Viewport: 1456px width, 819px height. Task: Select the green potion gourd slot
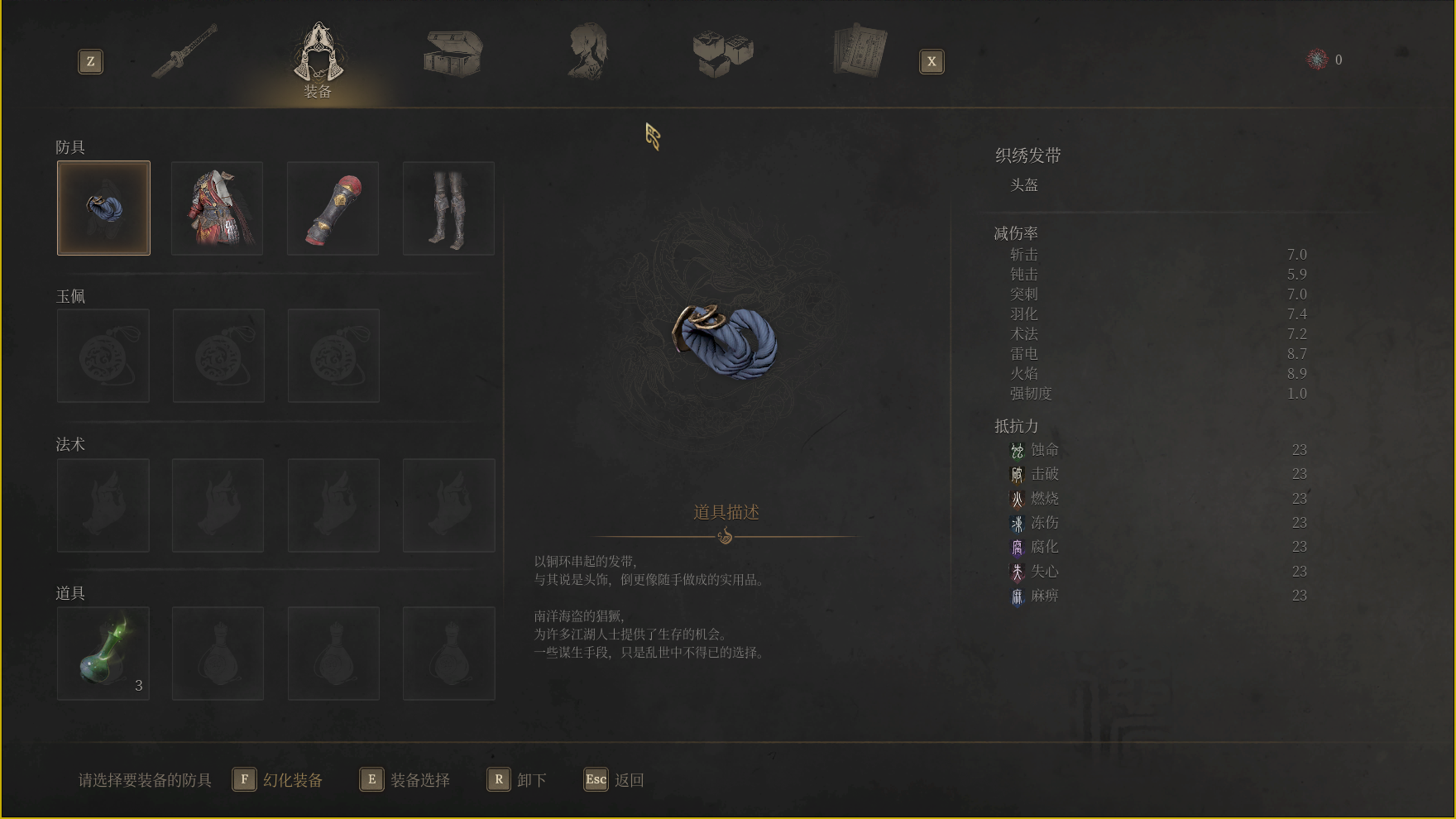103,654
